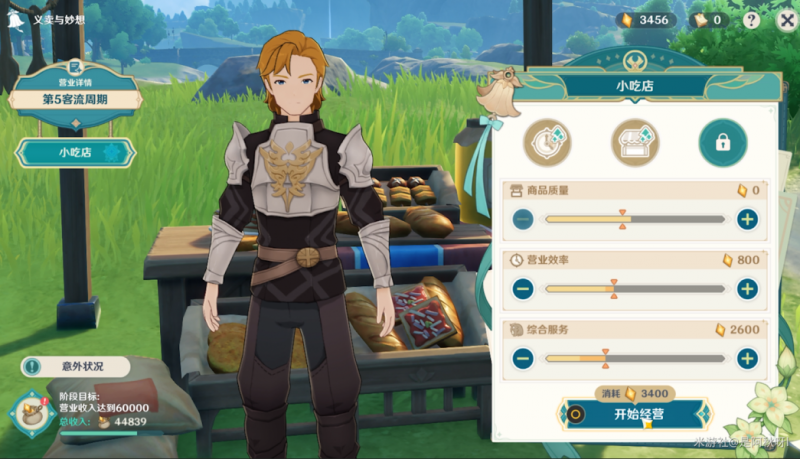Decrease 综合服务 with its minus button

click(x=523, y=358)
